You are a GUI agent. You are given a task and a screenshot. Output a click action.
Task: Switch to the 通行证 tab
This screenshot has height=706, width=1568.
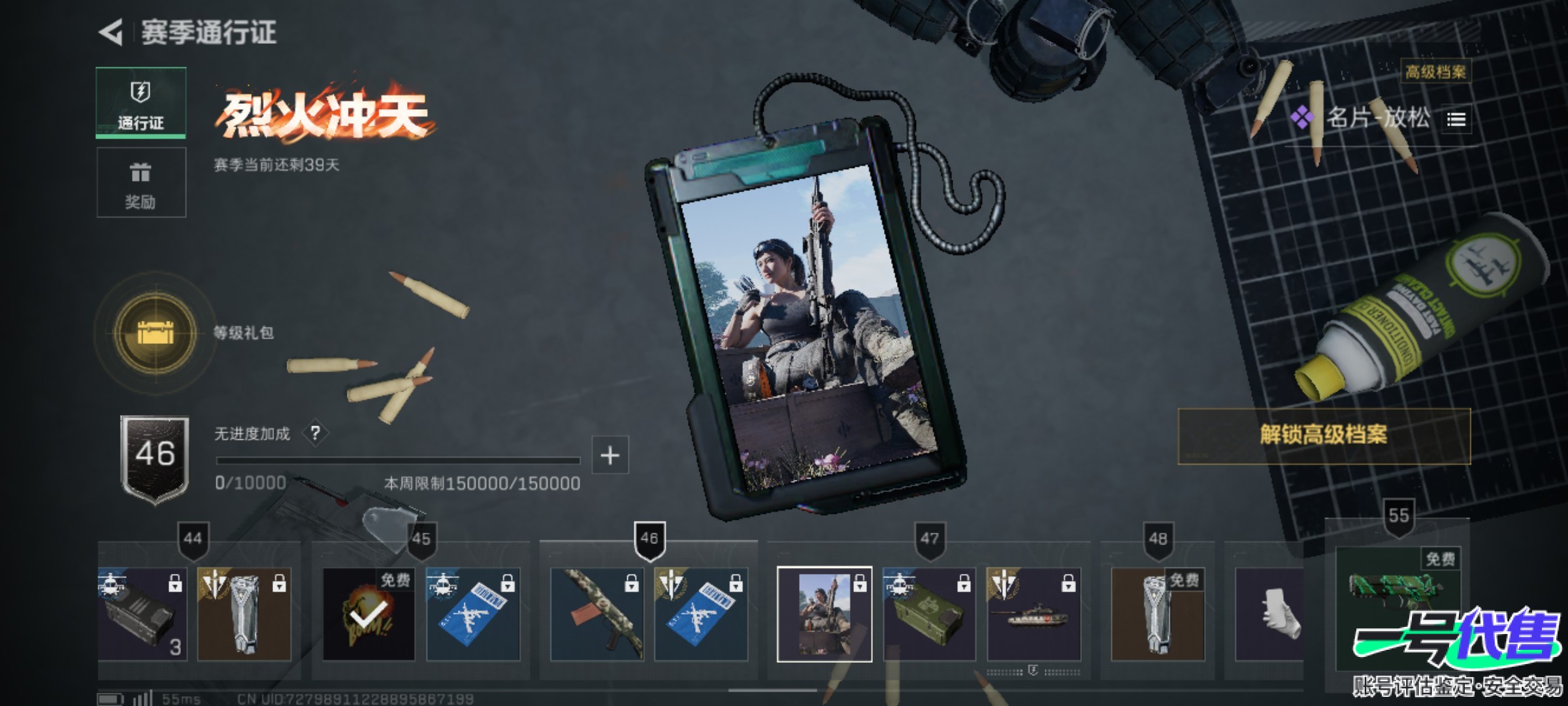[141, 103]
